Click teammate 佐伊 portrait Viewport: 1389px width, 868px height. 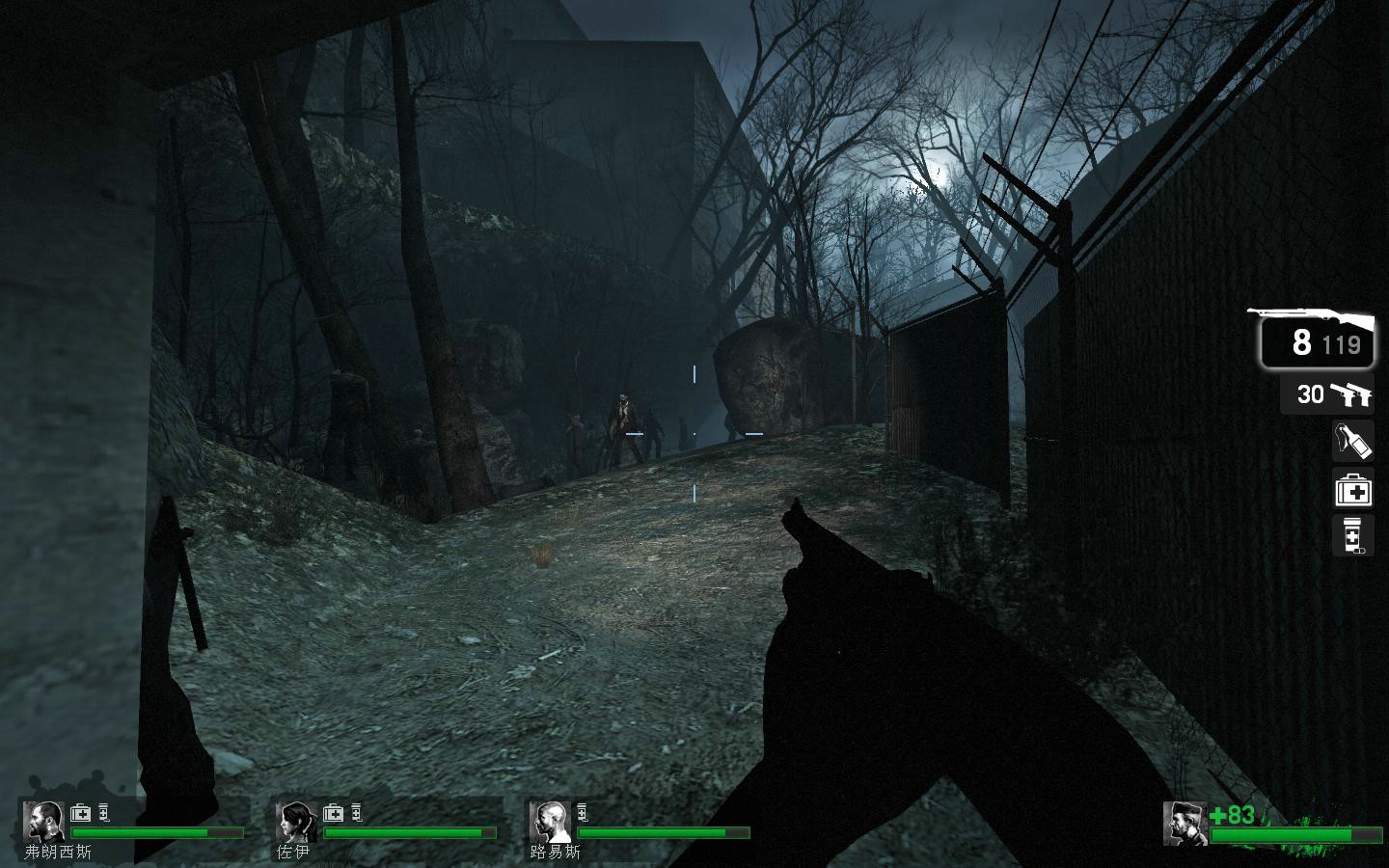coord(296,822)
